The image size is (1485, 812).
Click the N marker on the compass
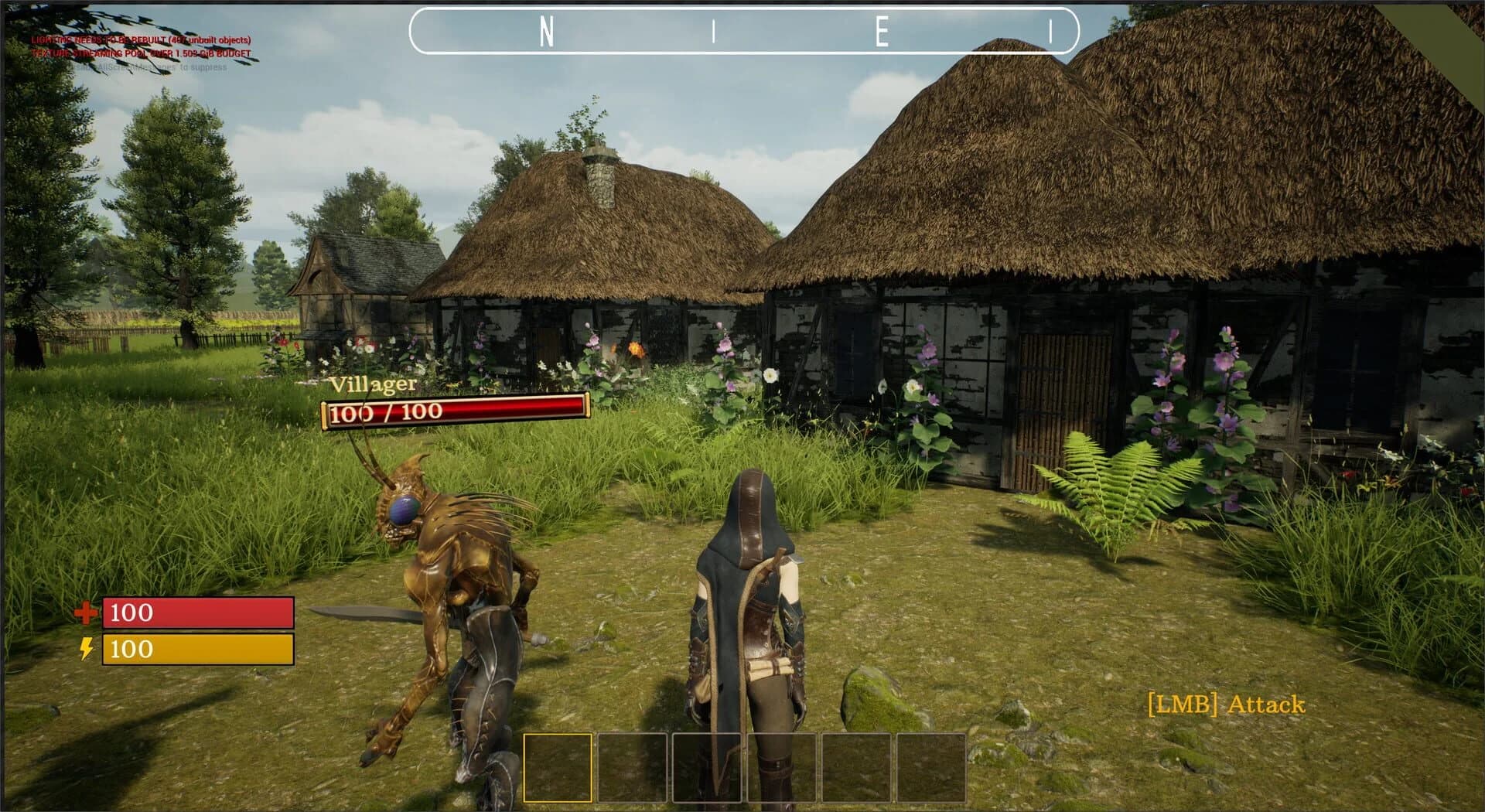(546, 31)
